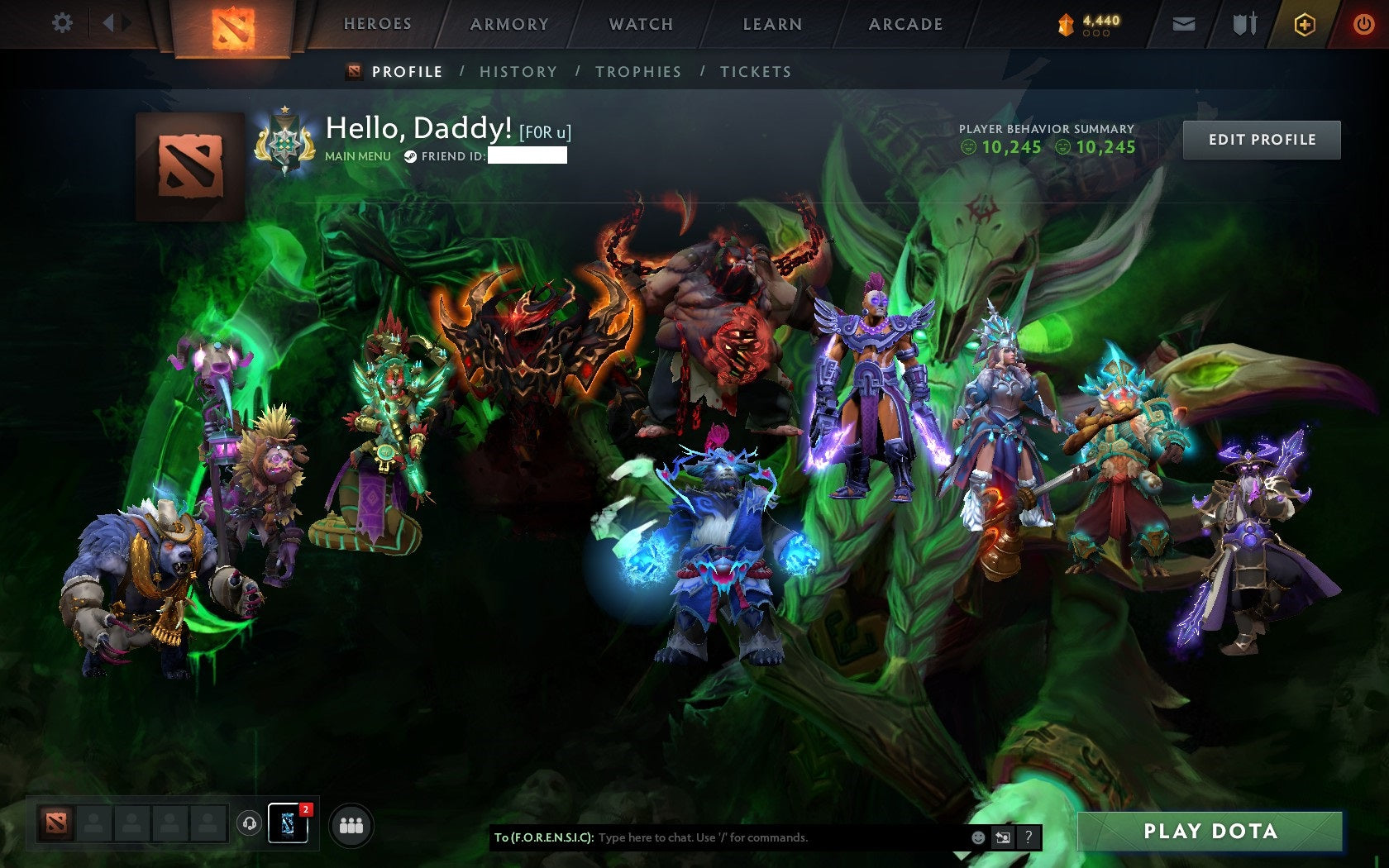Open the notifications mail icon
This screenshot has width=1389, height=868.
tap(1185, 24)
